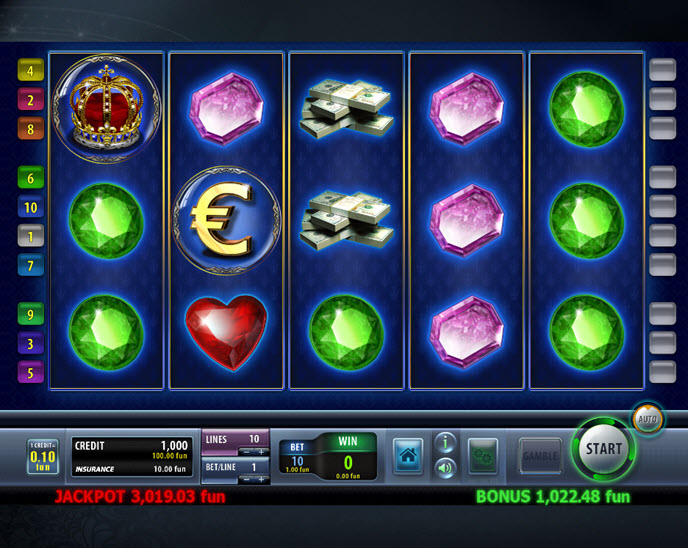
Task: Toggle the sound speaker button
Action: 445,467
